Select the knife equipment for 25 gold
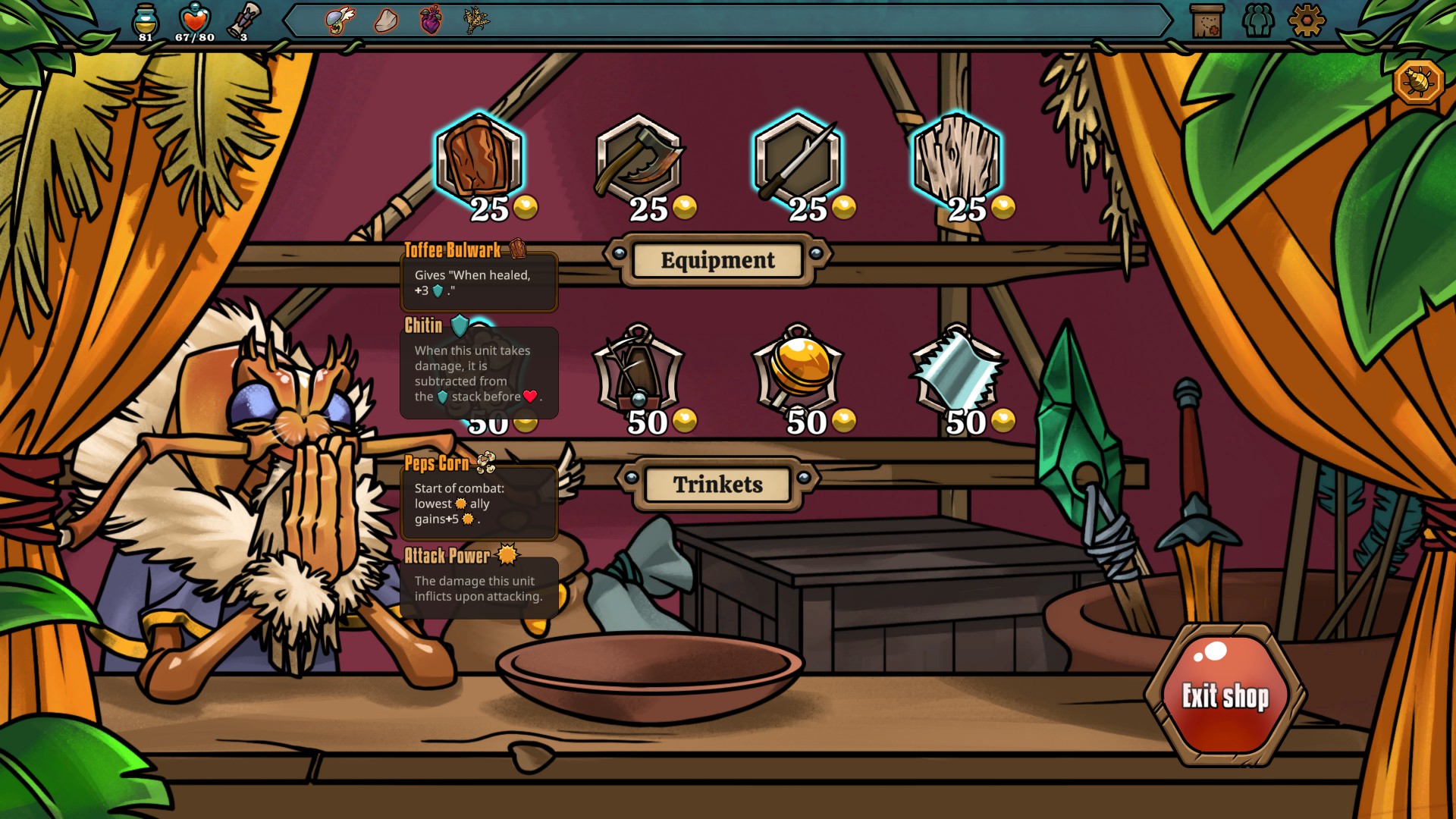Screen dimensions: 1456x819 point(798,159)
